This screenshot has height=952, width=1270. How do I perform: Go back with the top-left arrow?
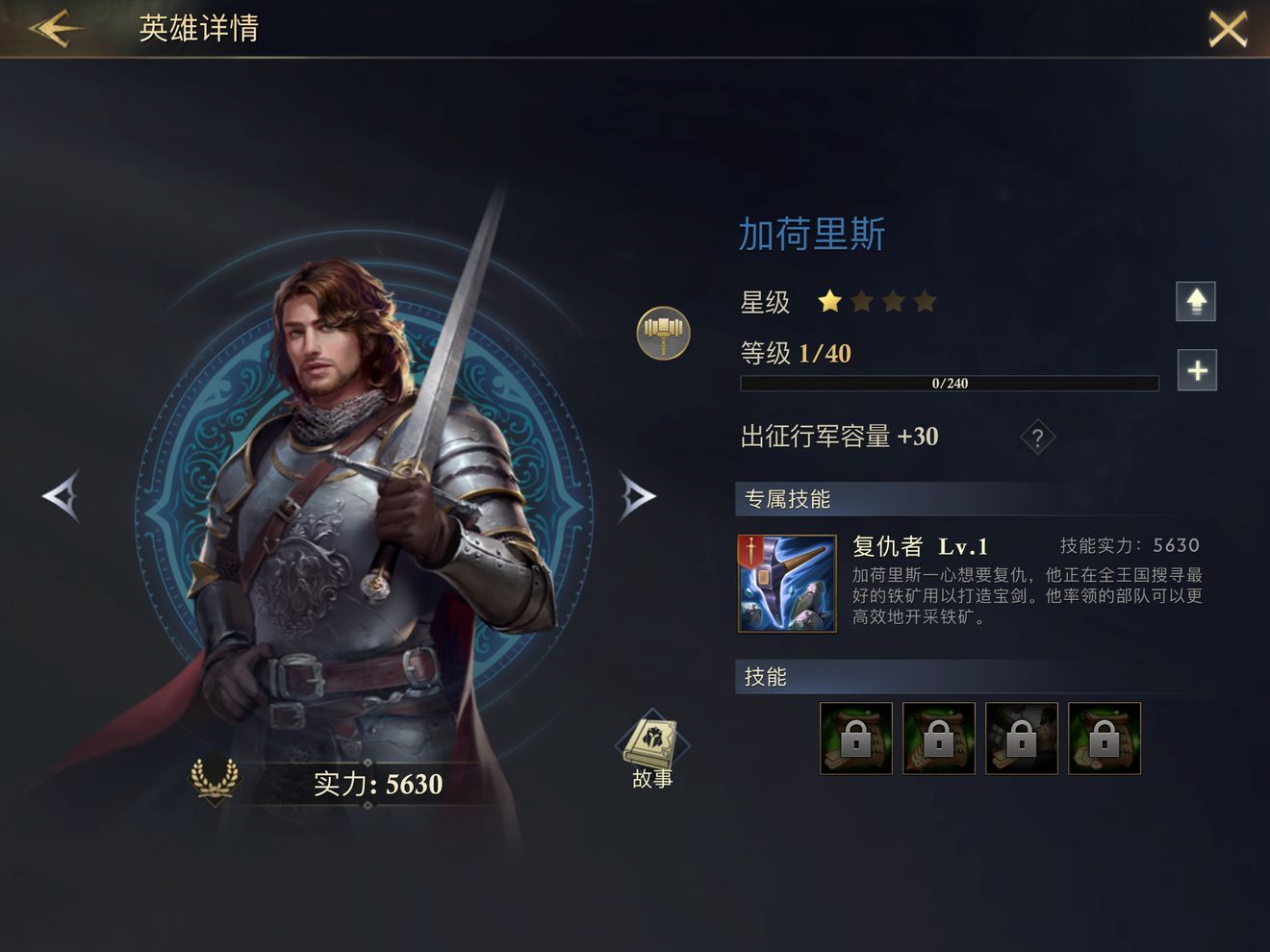coord(55,29)
